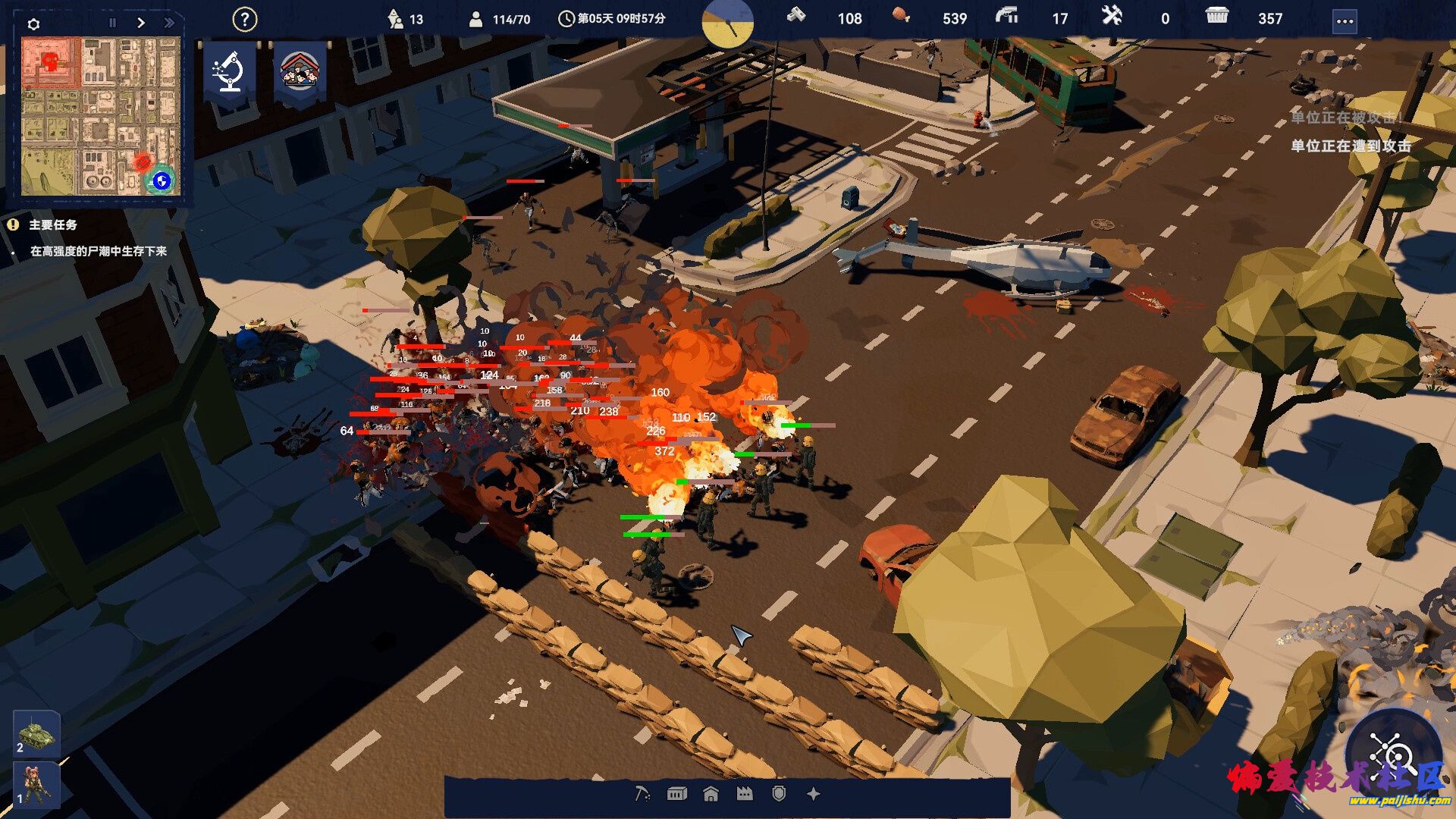Set normal speed with the single arrow
This screenshot has width=1456, height=819.
point(141,23)
